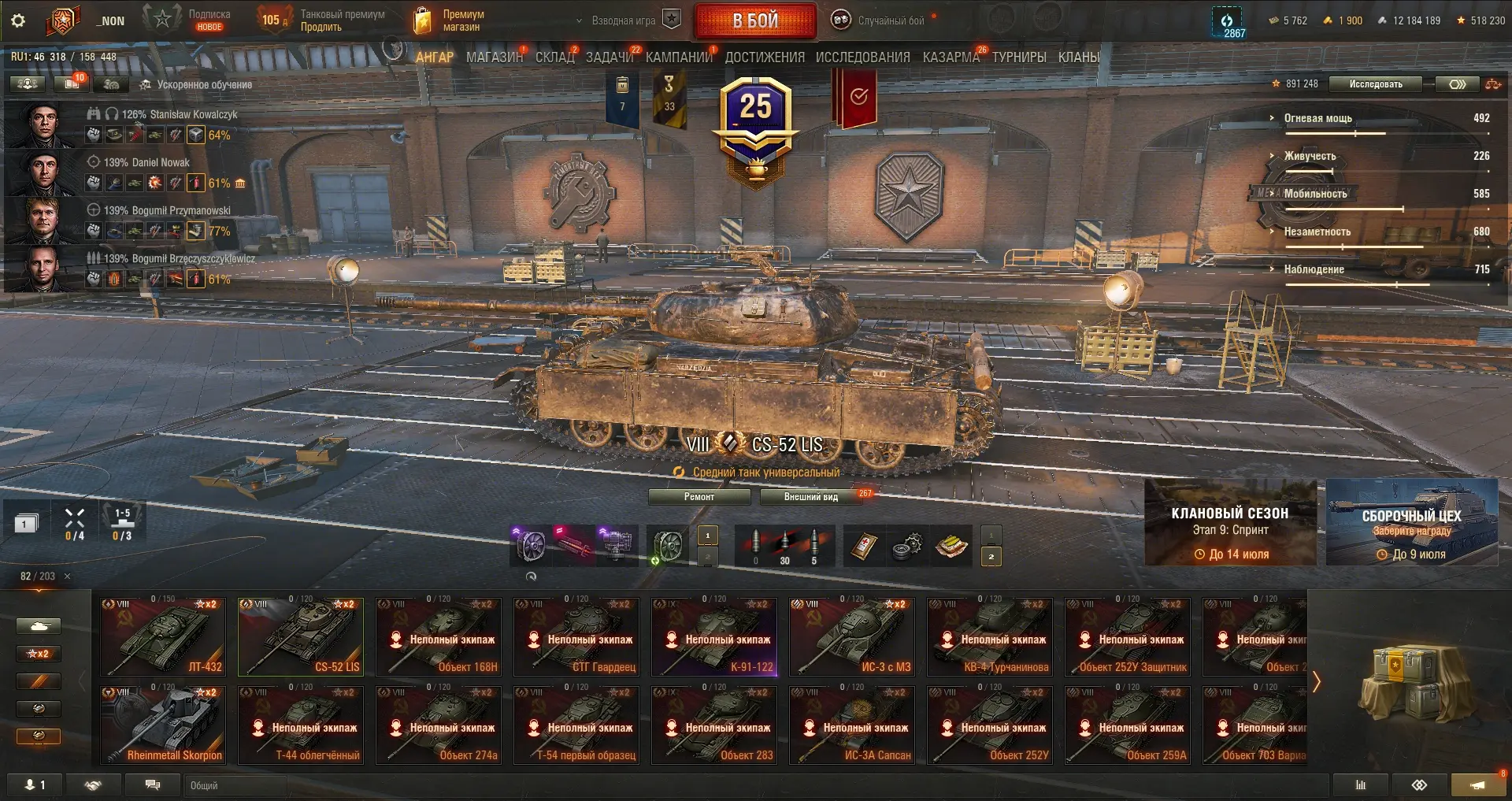Open the СКЛАД tab
This screenshot has height=801, width=1512.
554,57
